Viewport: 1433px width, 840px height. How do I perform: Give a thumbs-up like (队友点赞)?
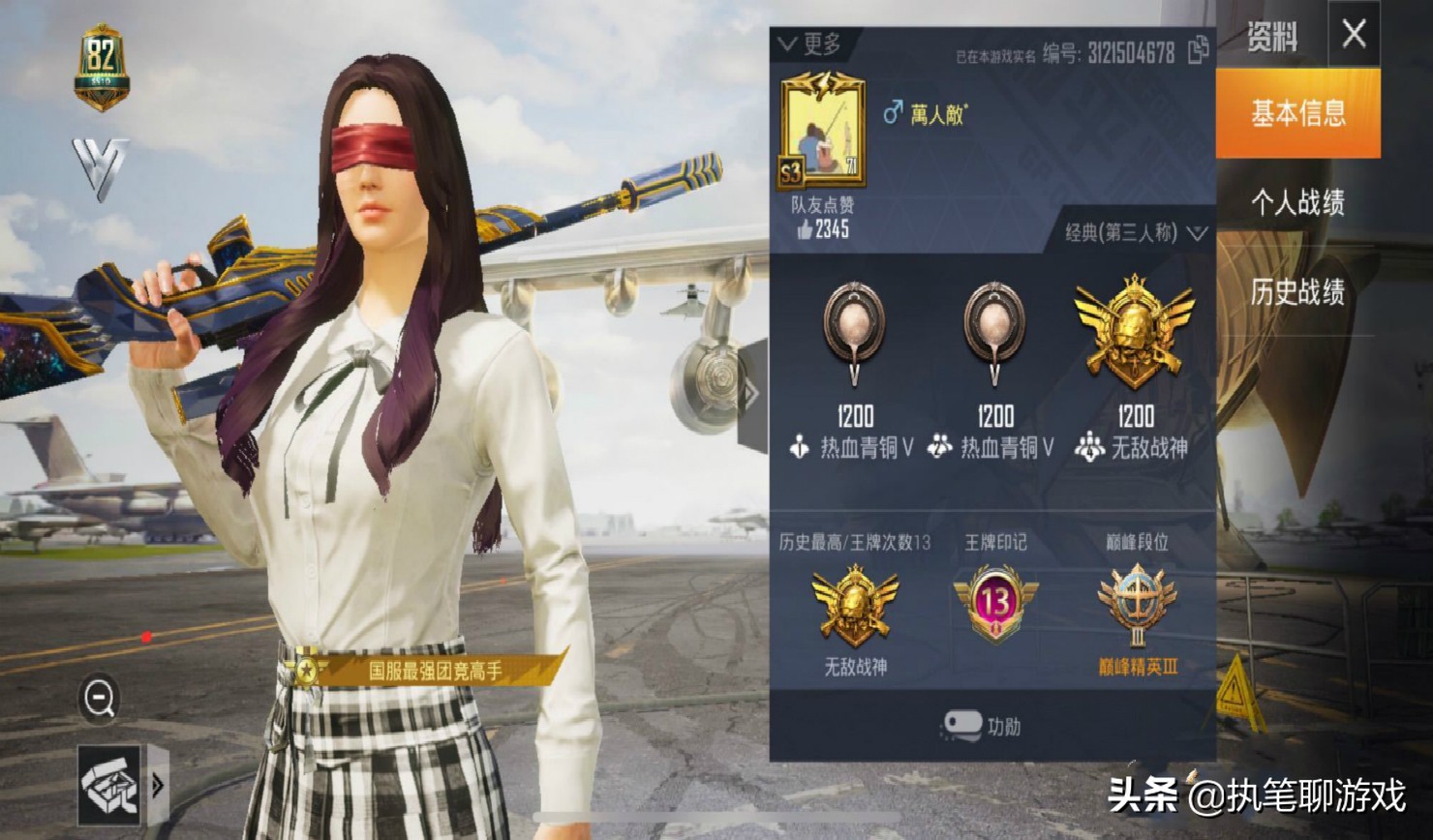tap(806, 229)
